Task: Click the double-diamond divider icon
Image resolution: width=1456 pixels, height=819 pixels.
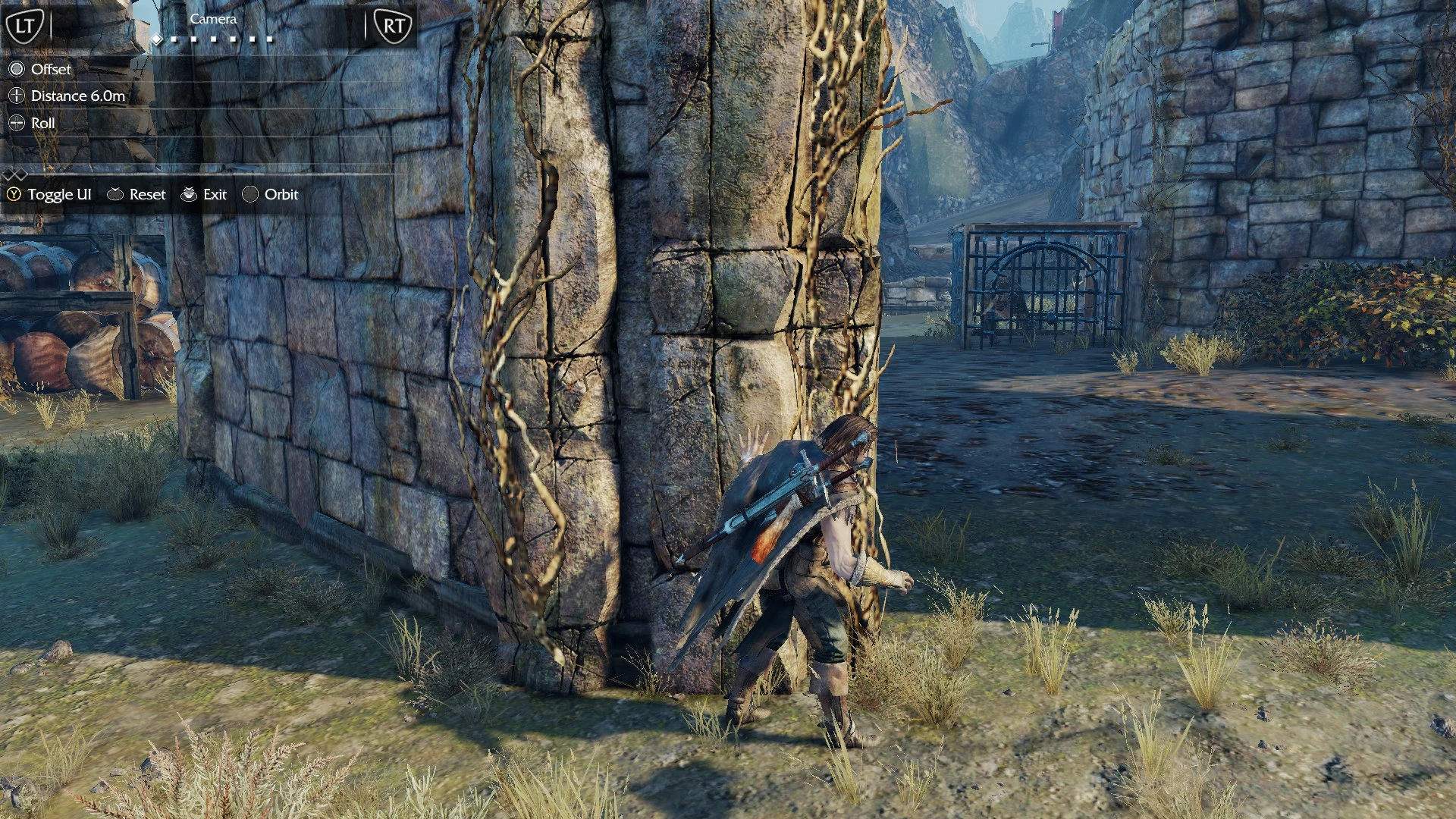Action: click(x=15, y=175)
